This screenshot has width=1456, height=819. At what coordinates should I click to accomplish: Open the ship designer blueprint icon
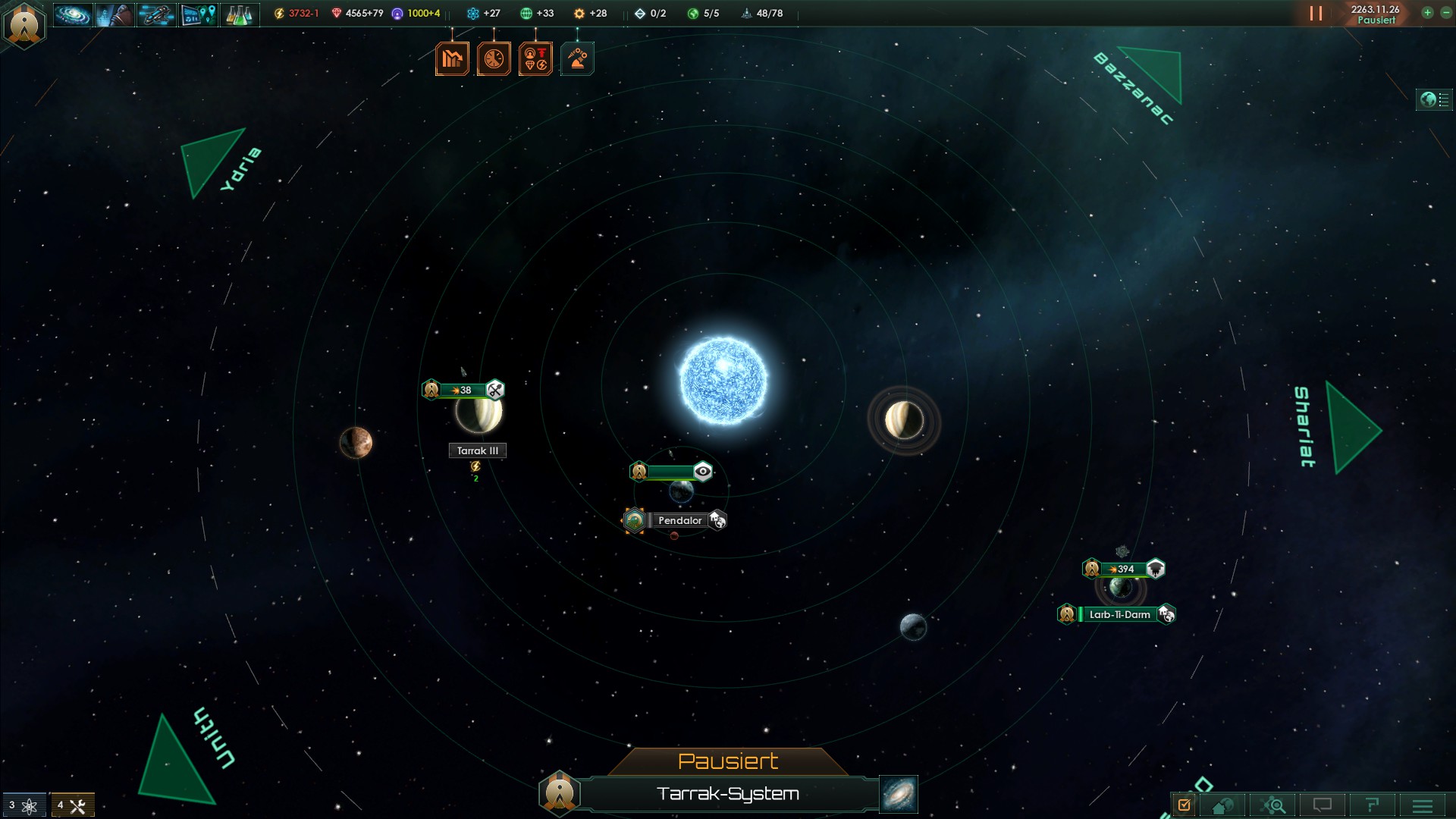[x=156, y=14]
